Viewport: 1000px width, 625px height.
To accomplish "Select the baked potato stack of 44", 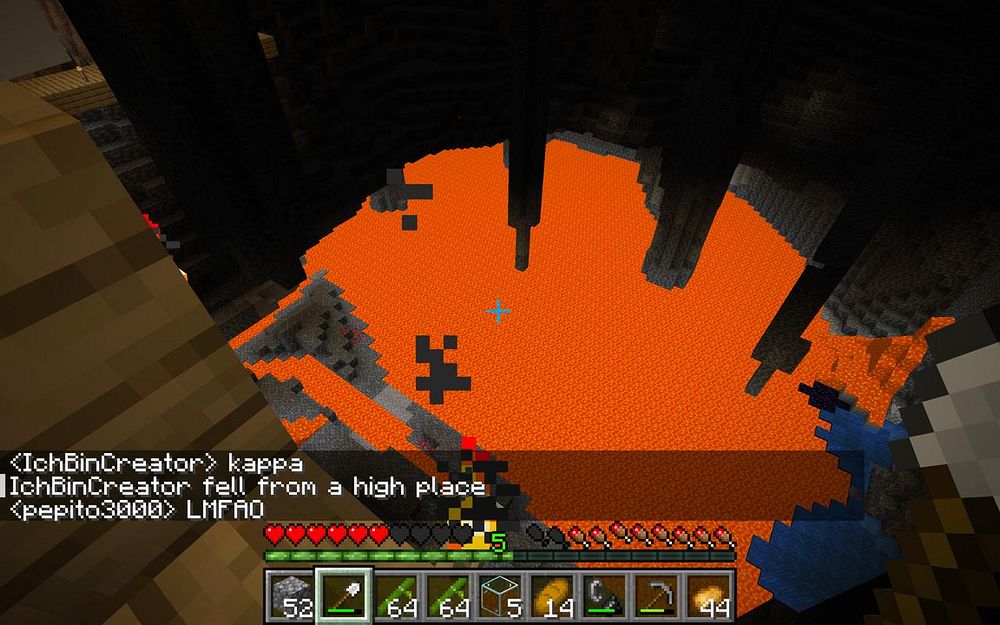I will (x=710, y=595).
